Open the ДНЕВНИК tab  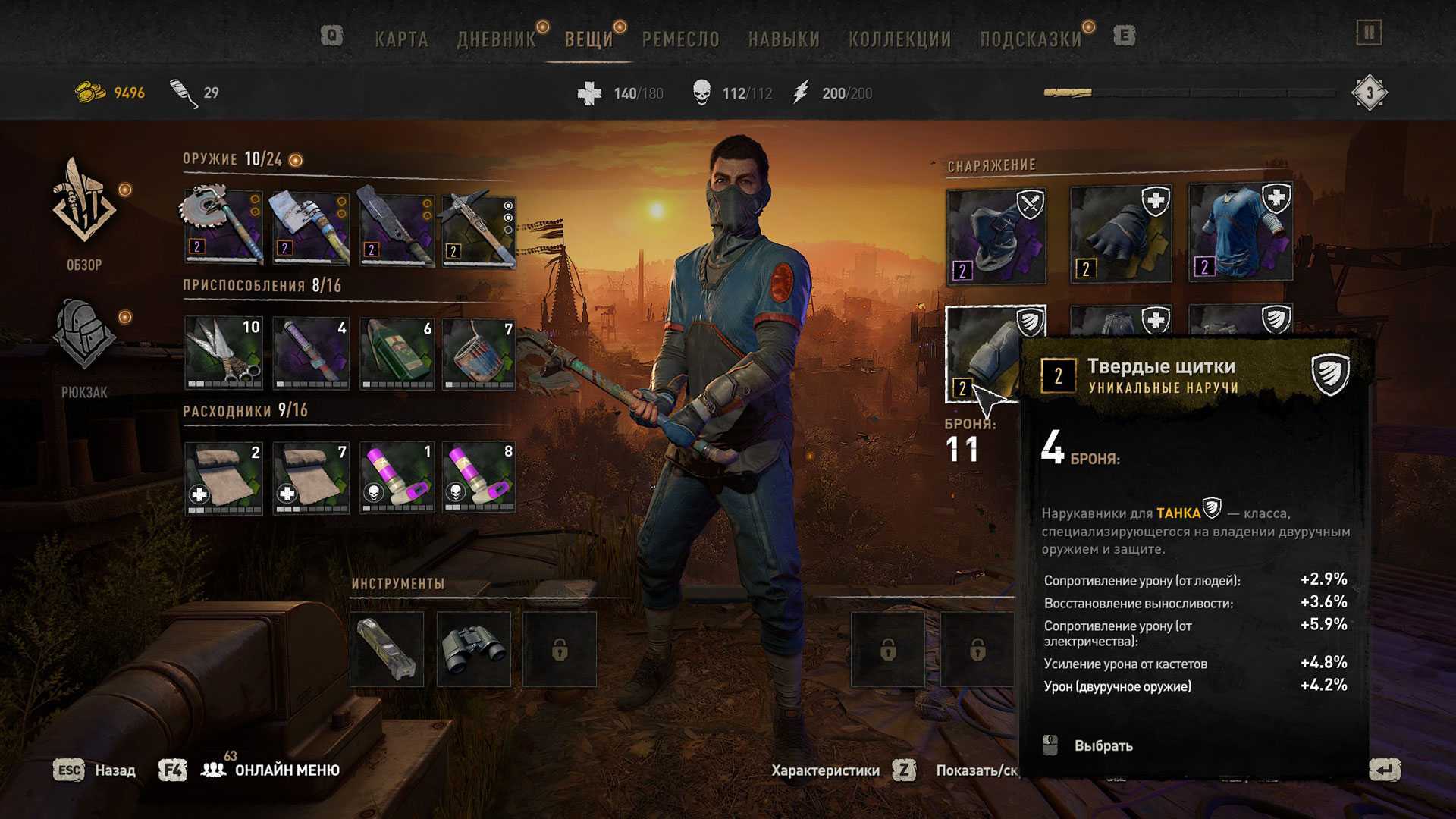coord(496,39)
